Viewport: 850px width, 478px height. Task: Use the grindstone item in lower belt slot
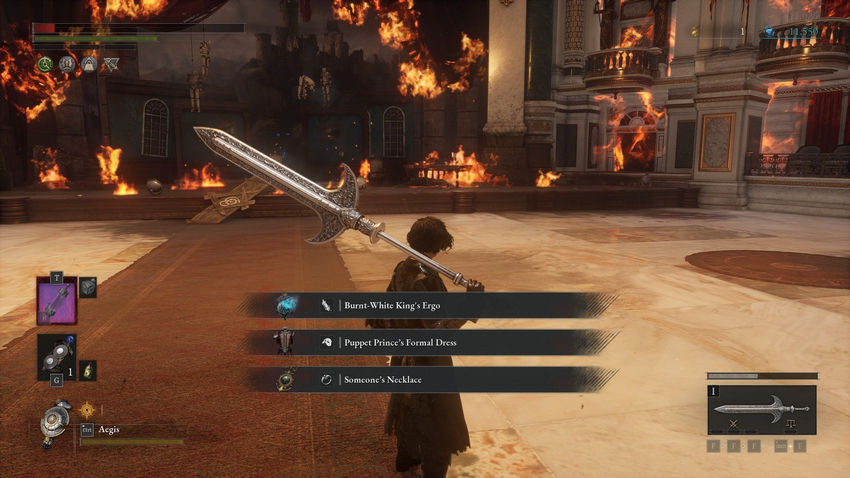[56, 356]
